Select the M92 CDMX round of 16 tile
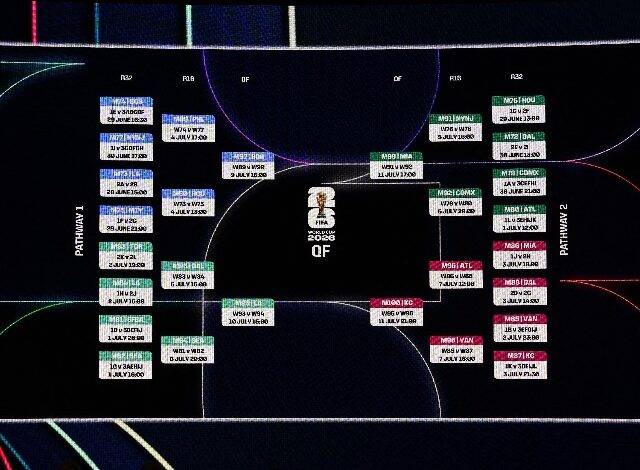The image size is (640, 470). (455, 201)
